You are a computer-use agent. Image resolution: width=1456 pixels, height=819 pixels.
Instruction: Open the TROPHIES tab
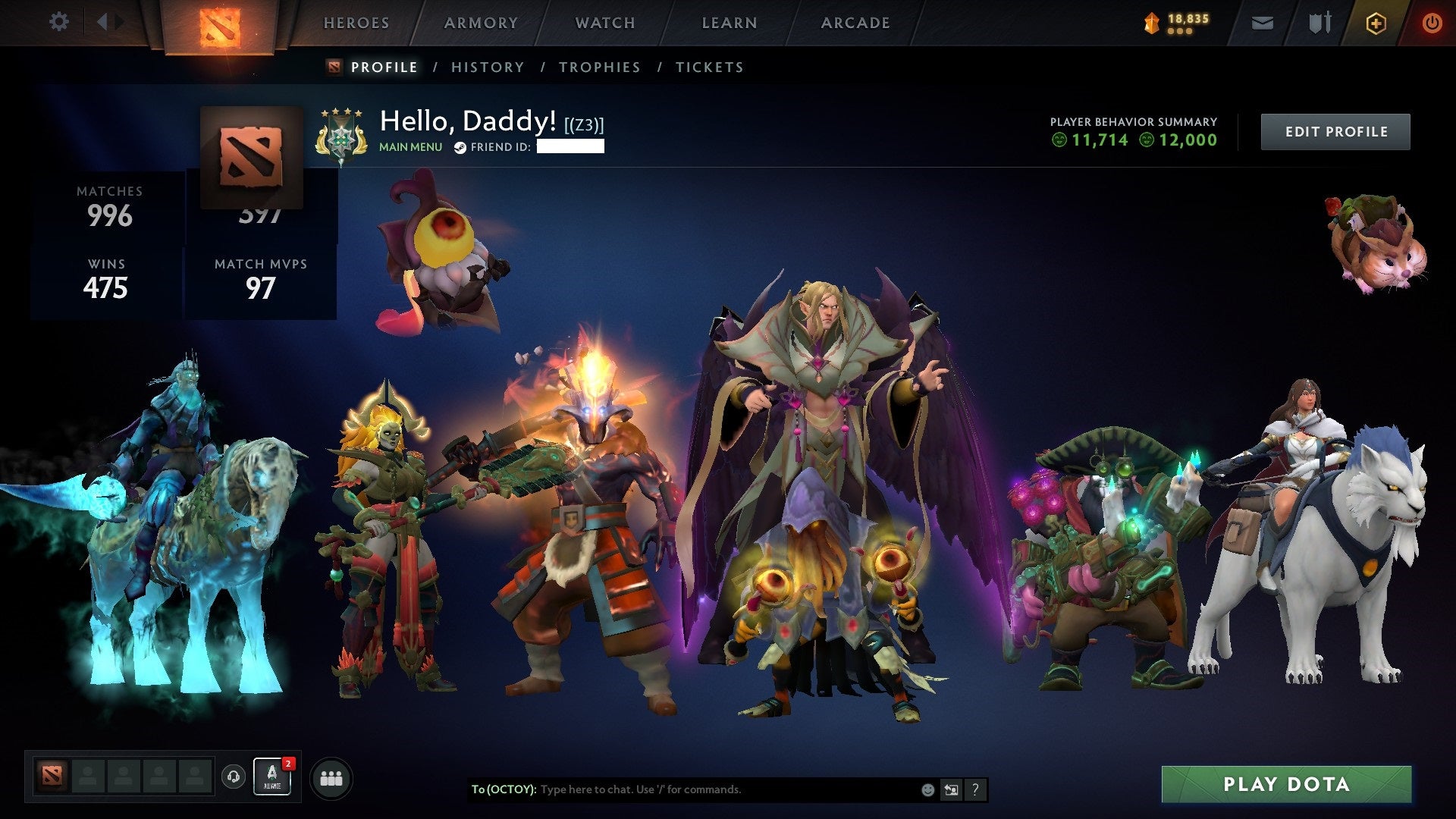(600, 67)
